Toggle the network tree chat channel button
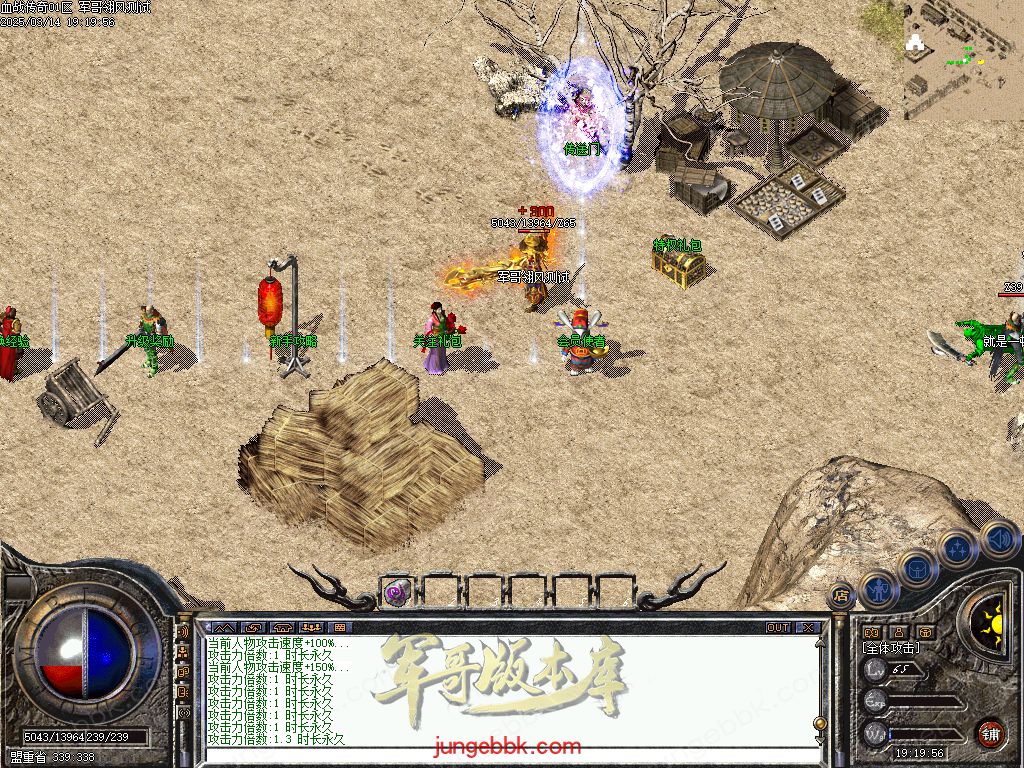This screenshot has height=768, width=1024. click(183, 653)
